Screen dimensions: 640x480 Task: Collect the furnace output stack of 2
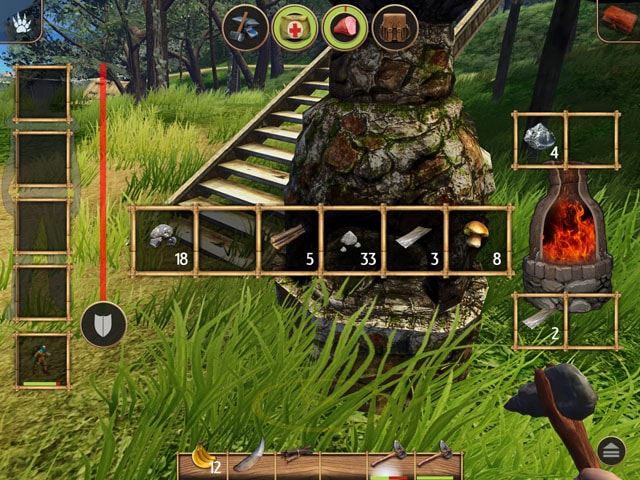click(540, 320)
